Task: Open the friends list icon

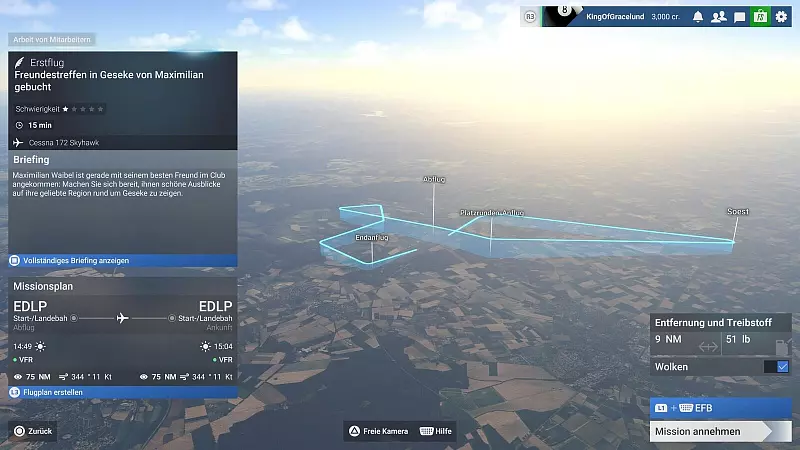Action: click(x=718, y=17)
